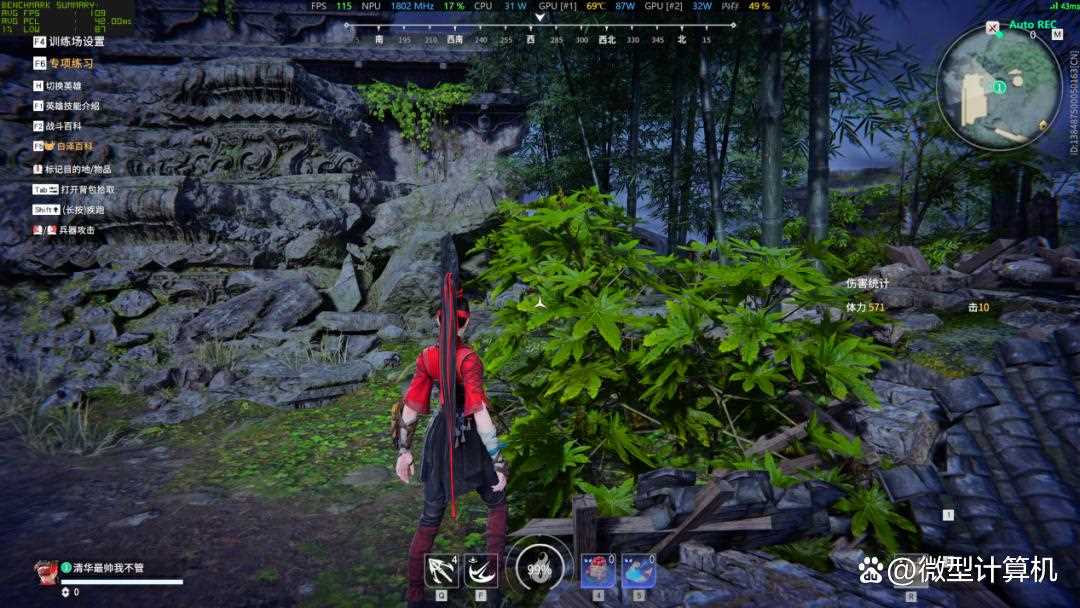Select the 专项练习 special practice entry
This screenshot has height=608, width=1080.
tap(70, 63)
